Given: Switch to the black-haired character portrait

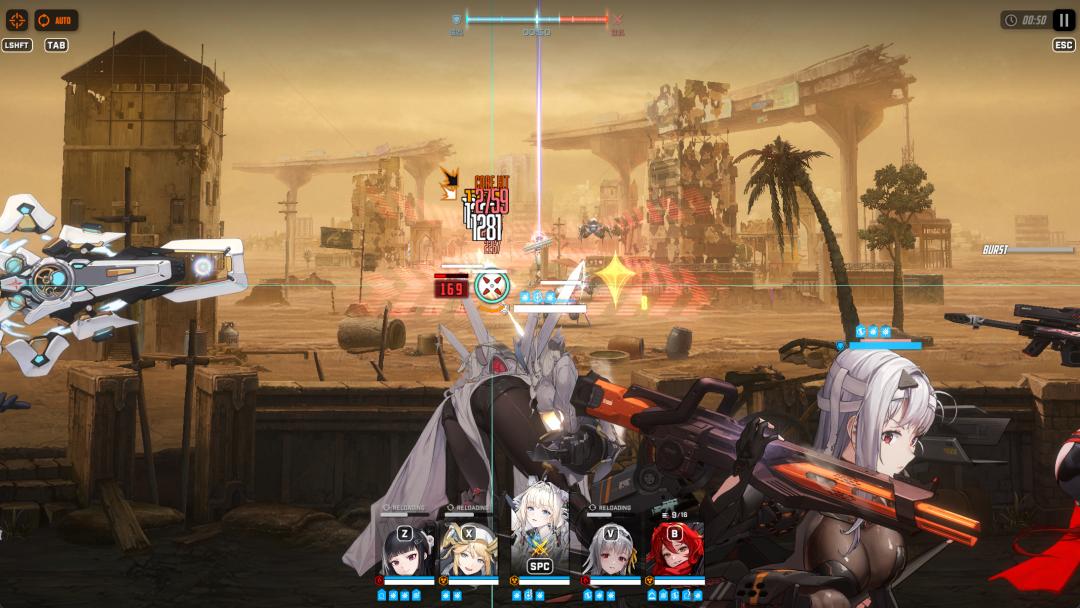Looking at the screenshot, I should pos(409,548).
